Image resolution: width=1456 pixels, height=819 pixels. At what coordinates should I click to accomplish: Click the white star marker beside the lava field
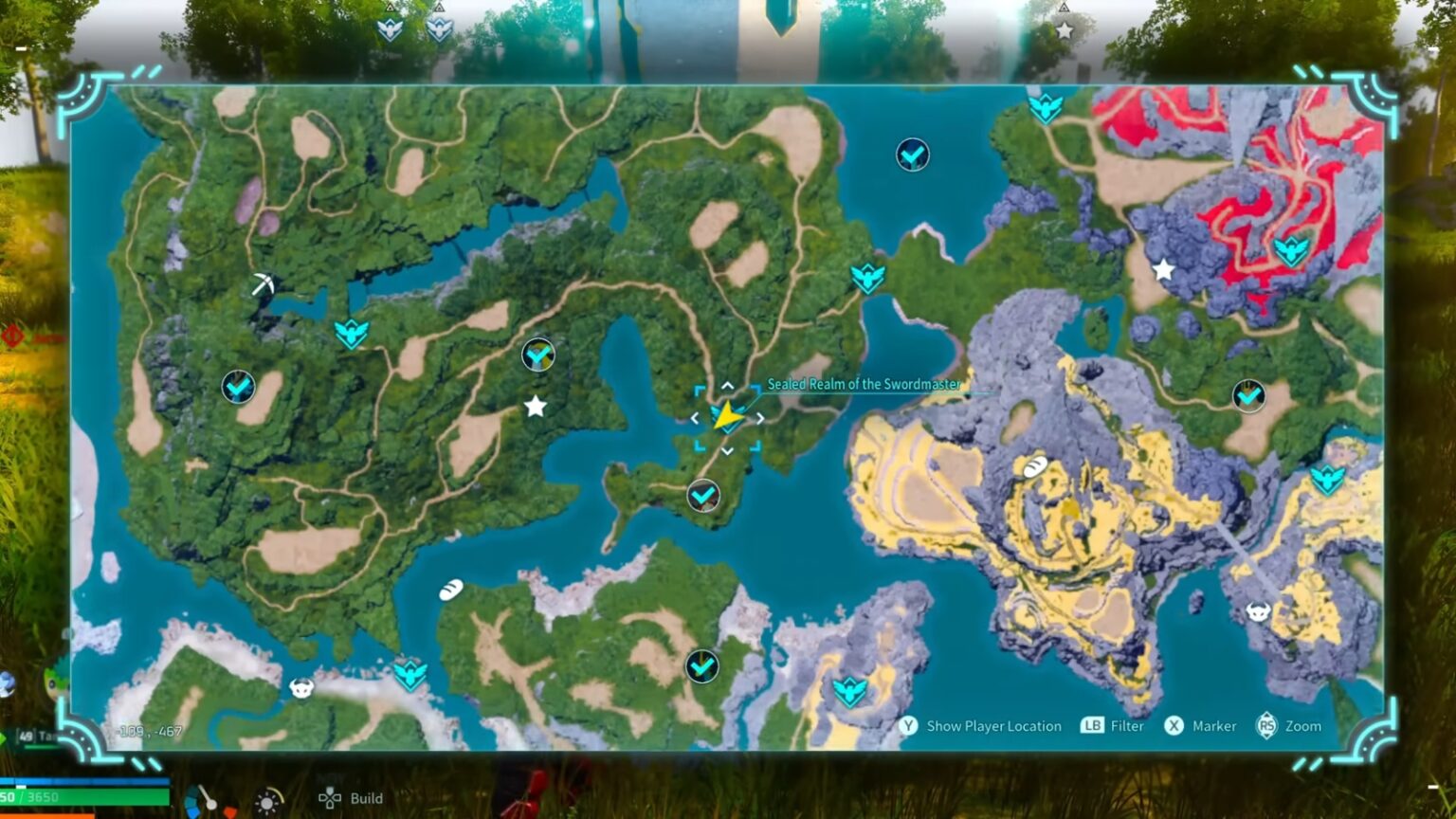1163,270
